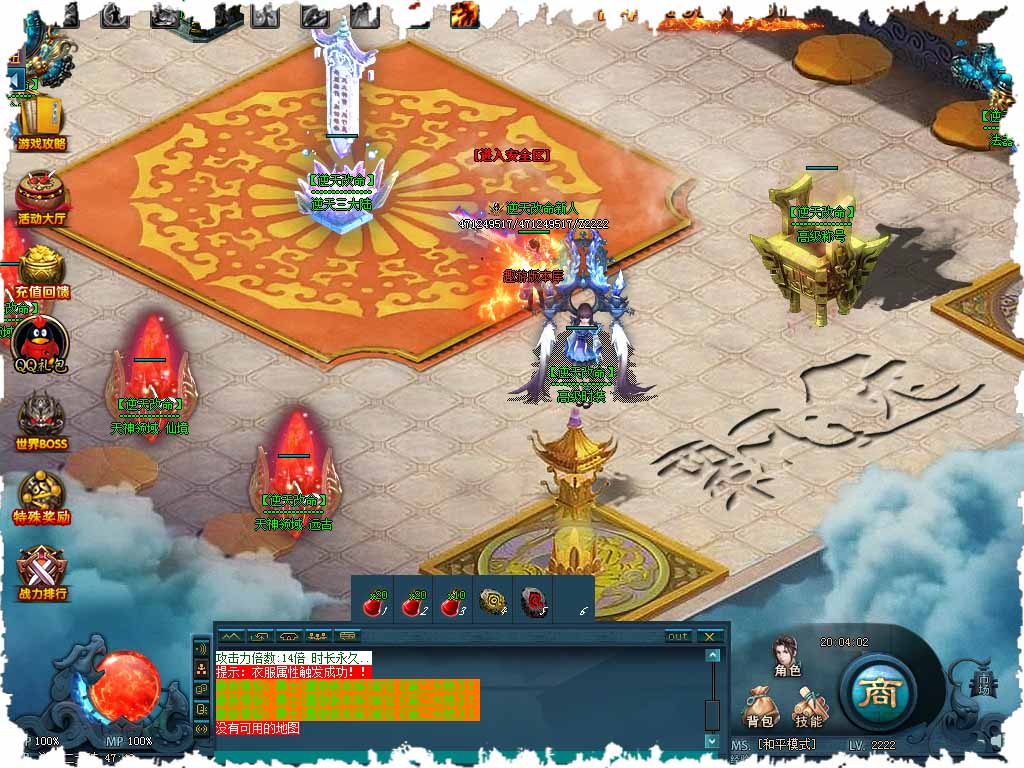Click the chat panel's OUT button

[678, 636]
